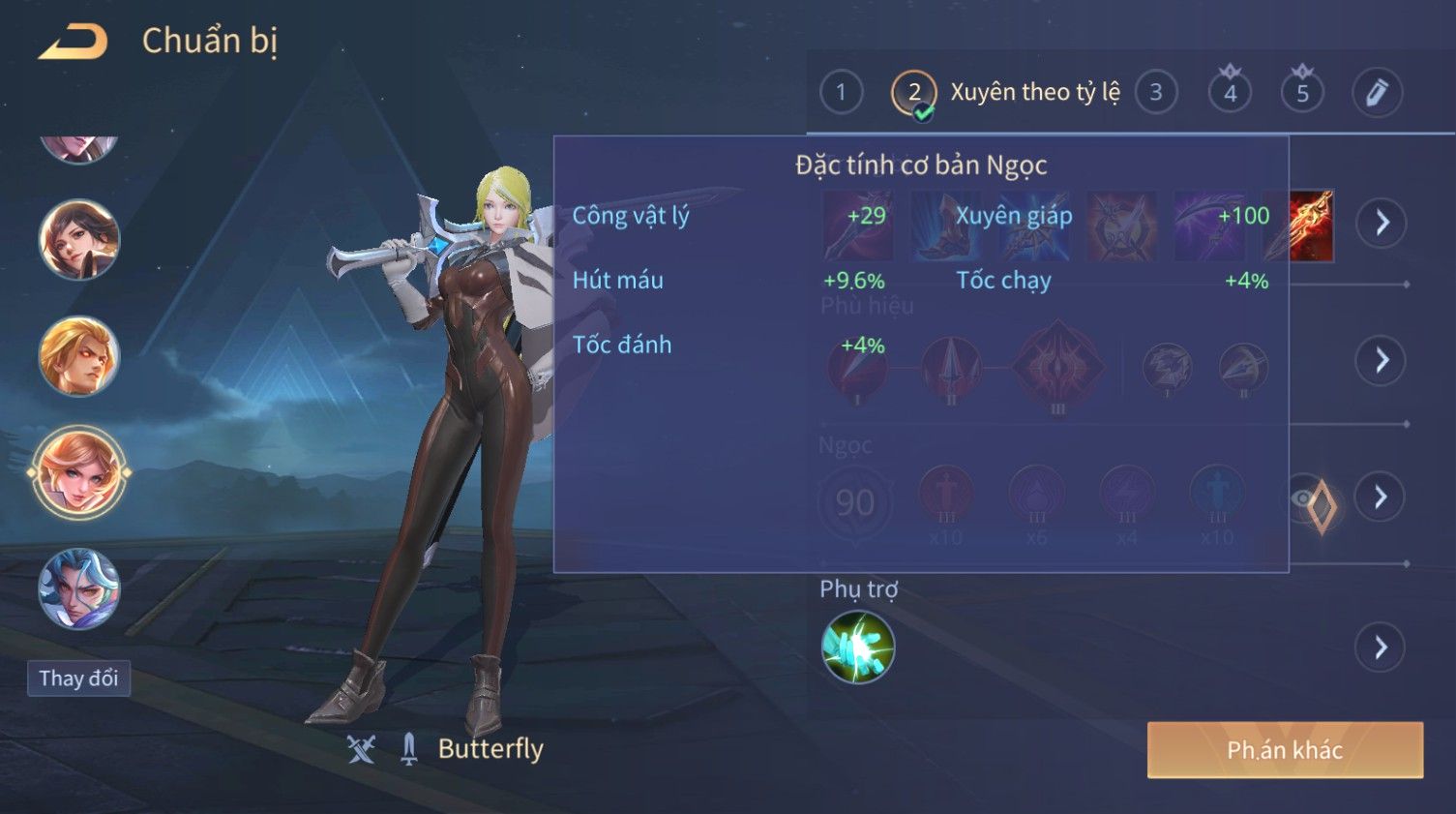The width and height of the screenshot is (1456, 814).
Task: Select the highlighted Butterfly hero portrait
Action: coord(78,473)
